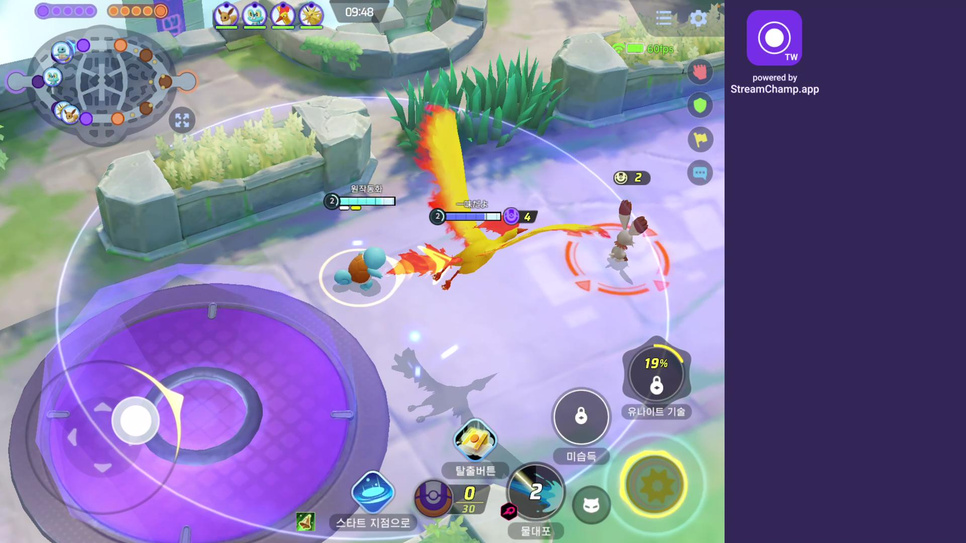Send the red hand quick-chat signal
Viewport: 966px width, 543px height.
[700, 71]
